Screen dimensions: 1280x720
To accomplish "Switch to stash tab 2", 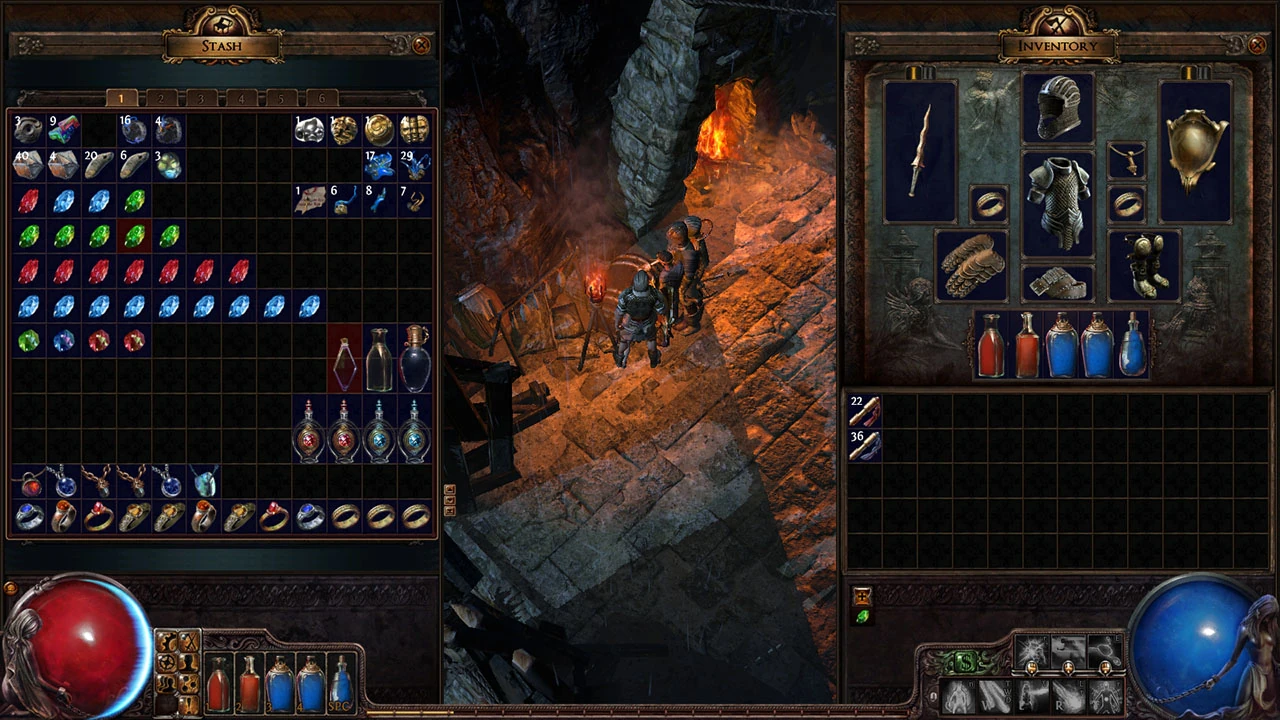I will (x=161, y=98).
